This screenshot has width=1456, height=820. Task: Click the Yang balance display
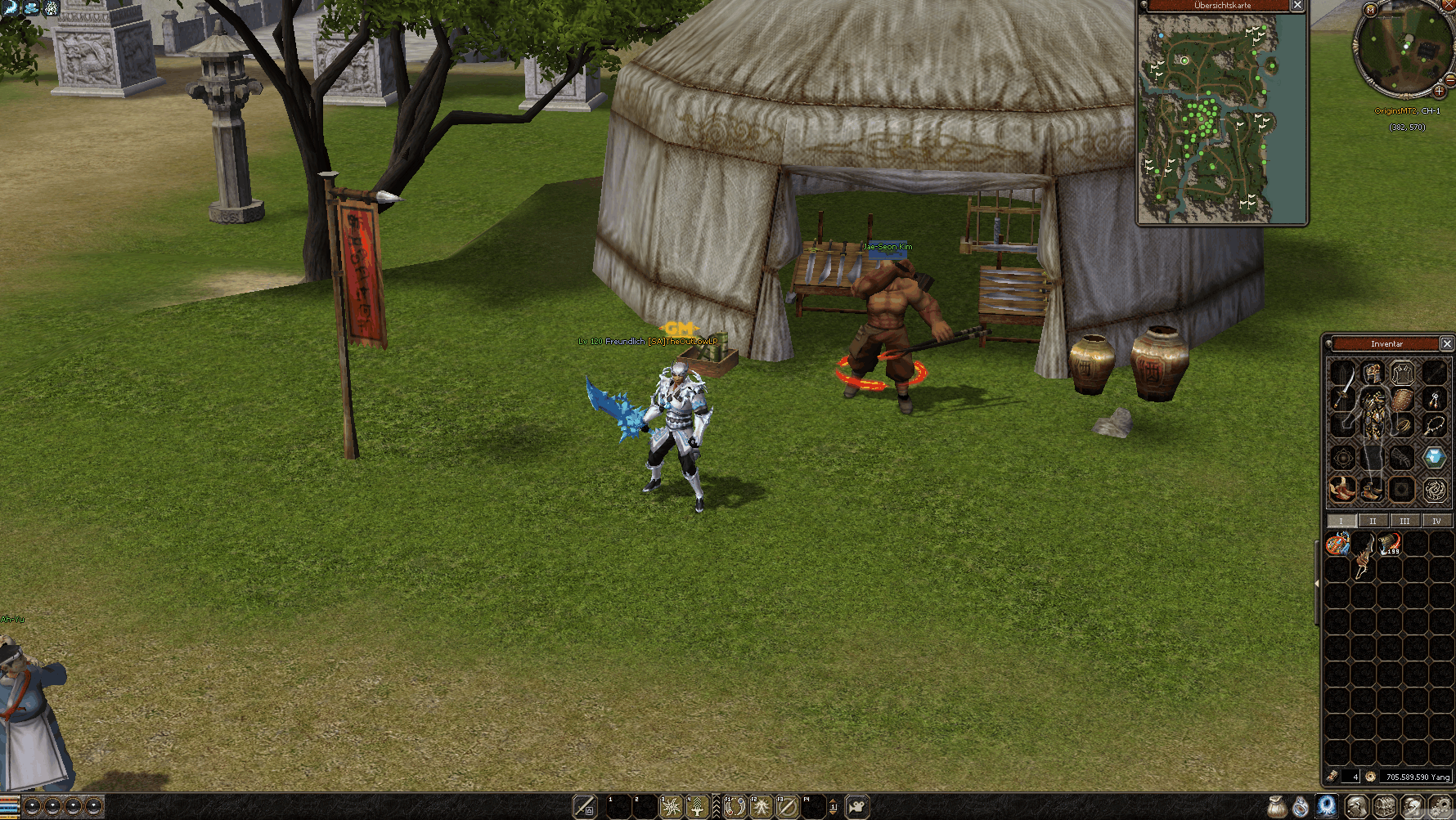1417,777
